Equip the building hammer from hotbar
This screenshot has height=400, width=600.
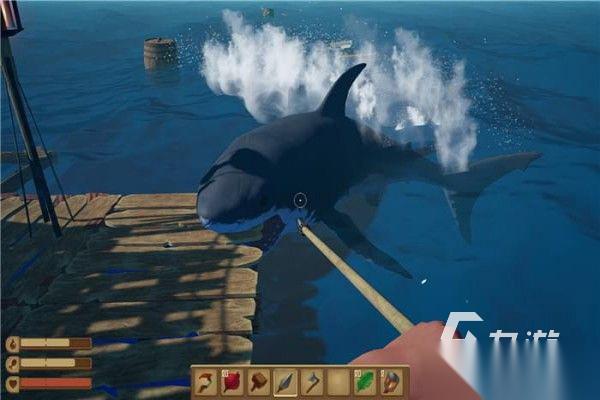click(259, 382)
